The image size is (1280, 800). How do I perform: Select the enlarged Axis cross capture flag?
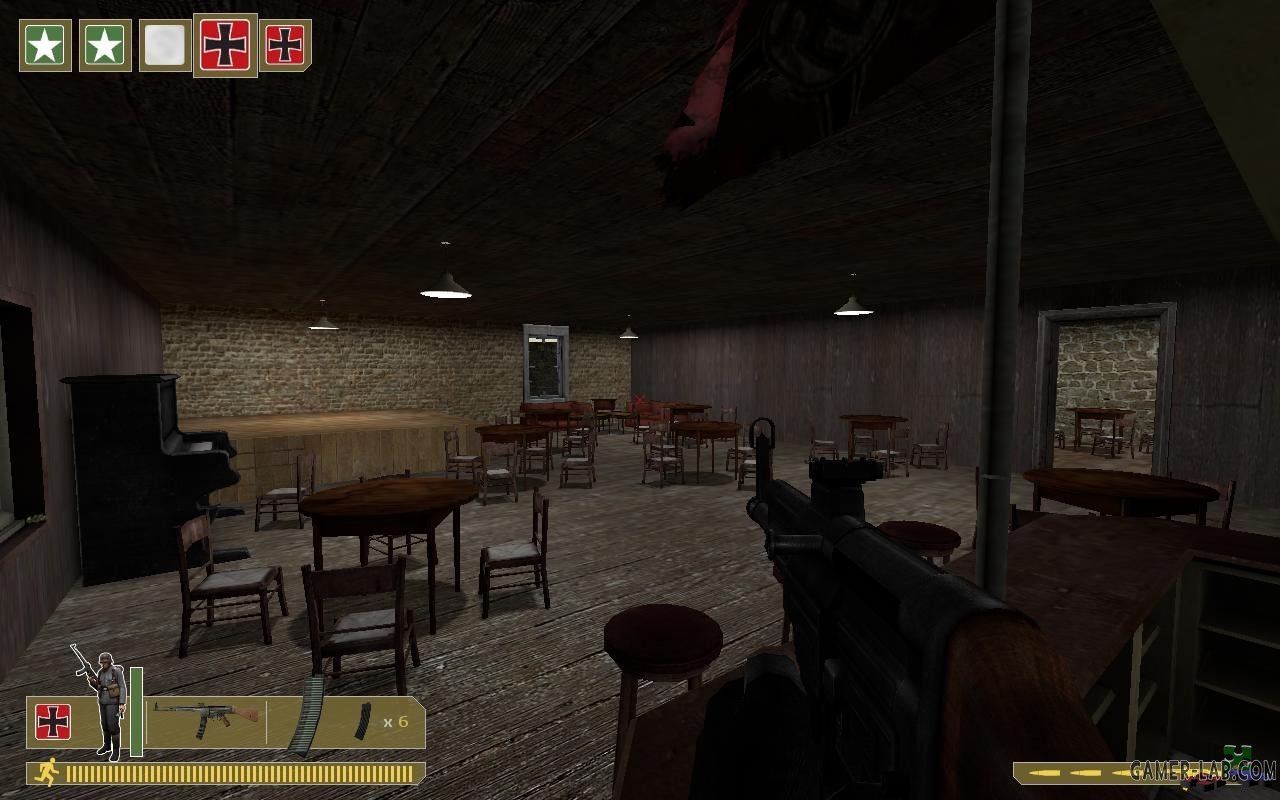click(x=225, y=45)
